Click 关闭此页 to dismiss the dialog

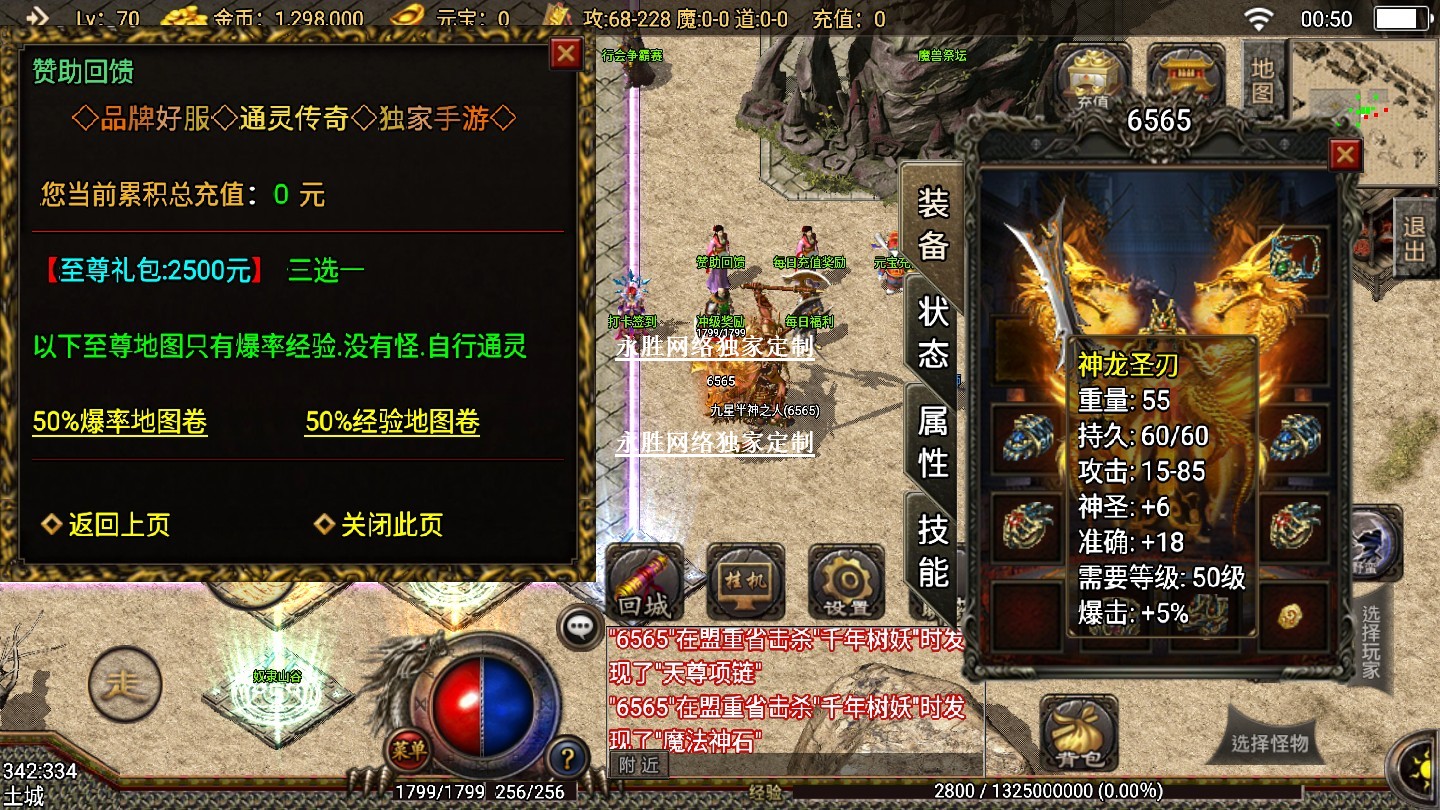[379, 525]
